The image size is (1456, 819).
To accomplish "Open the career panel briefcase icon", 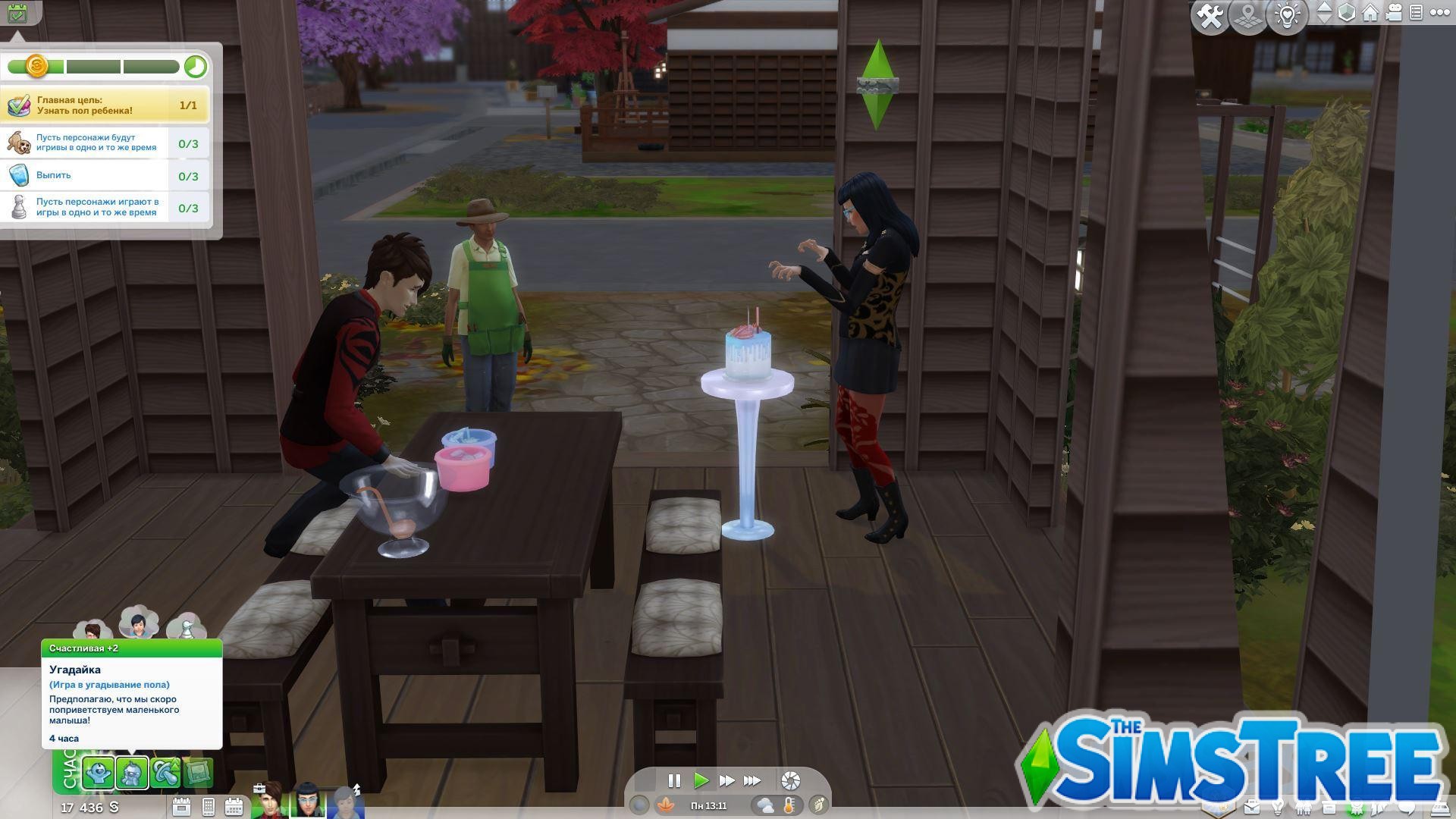I will point(1252,808).
